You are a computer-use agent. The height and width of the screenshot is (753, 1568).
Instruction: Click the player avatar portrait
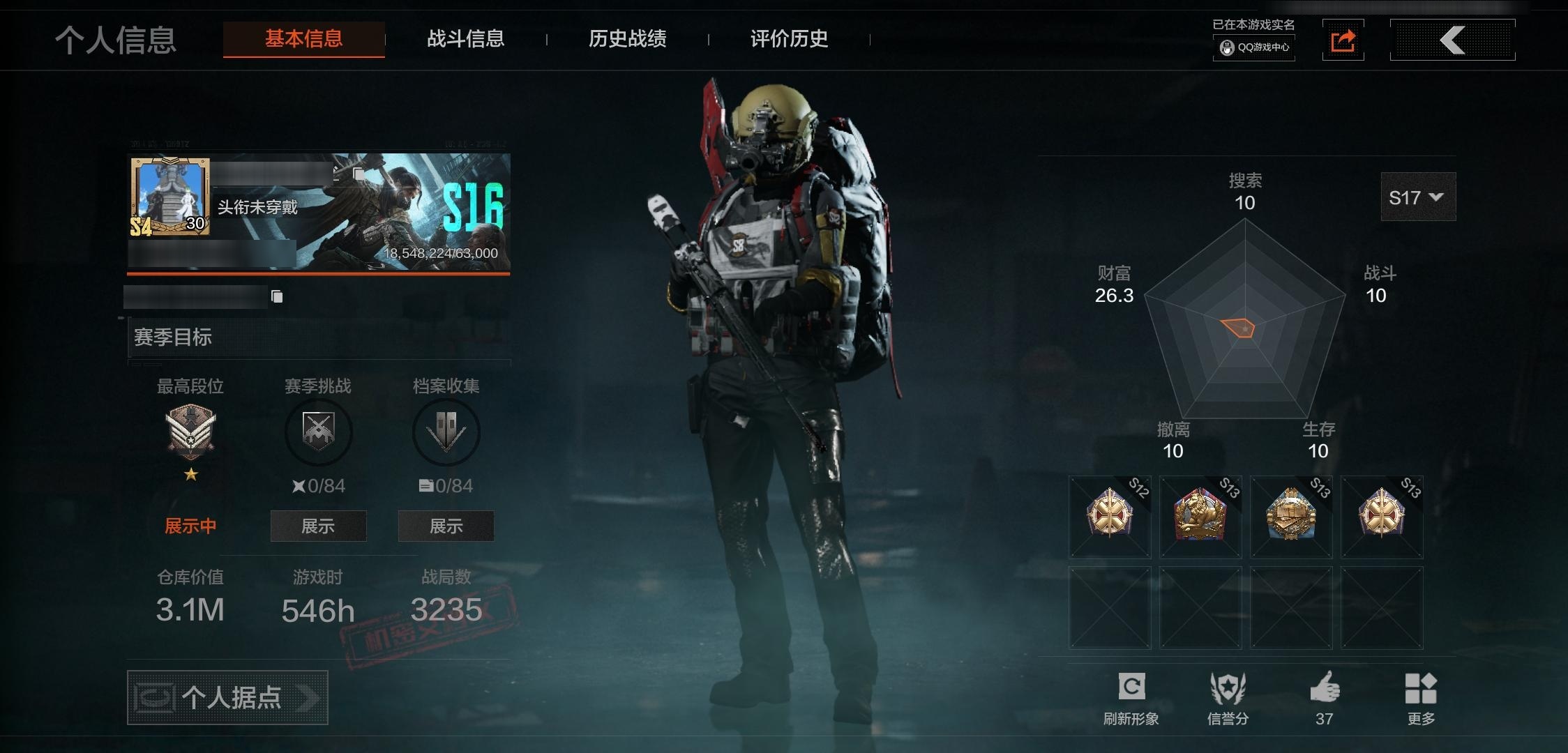[169, 196]
